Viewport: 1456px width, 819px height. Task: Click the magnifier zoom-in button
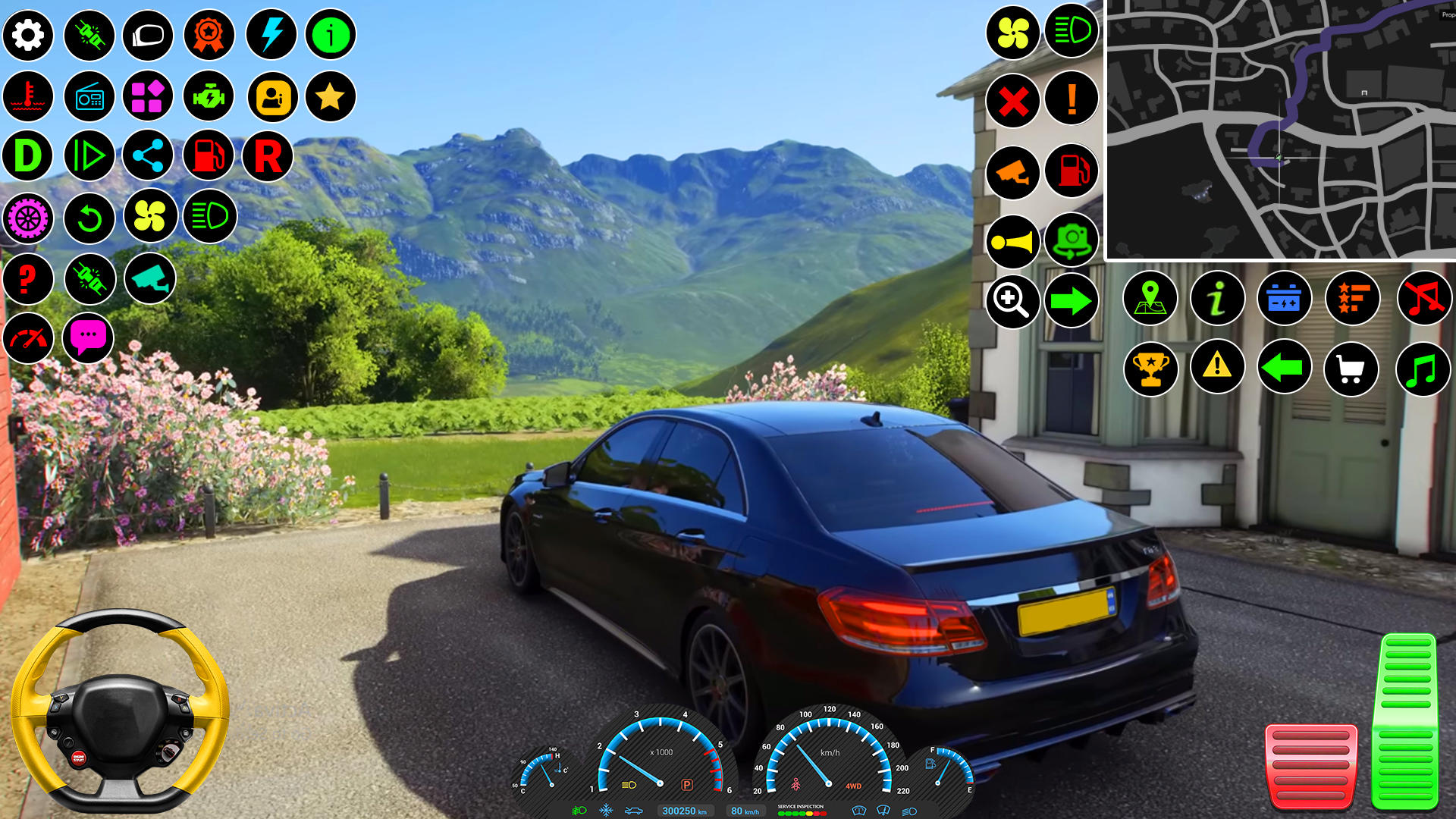[1012, 301]
